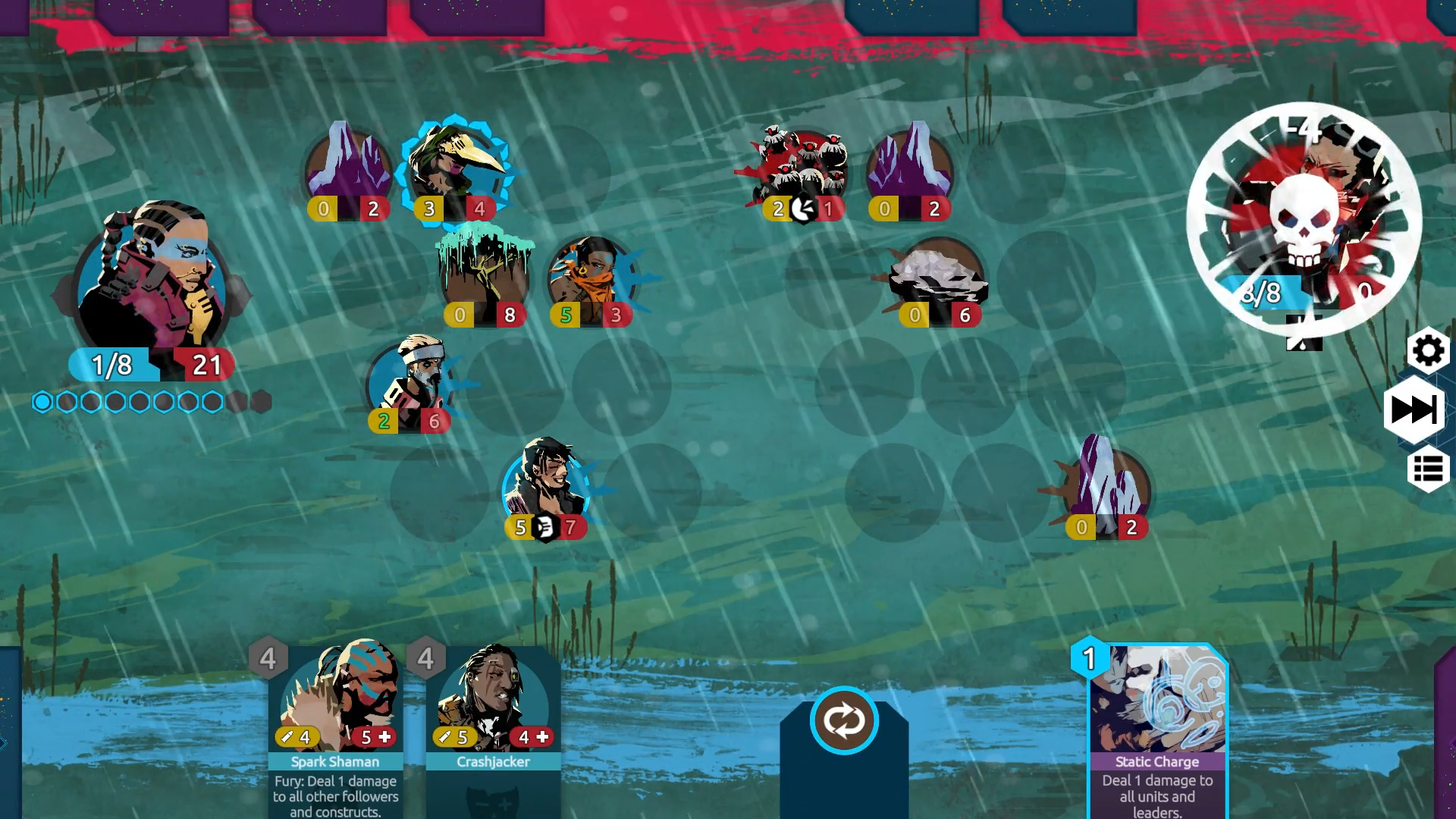The height and width of the screenshot is (819, 1456).
Task: Select the willow tree construct with 0/8
Action: 485,277
